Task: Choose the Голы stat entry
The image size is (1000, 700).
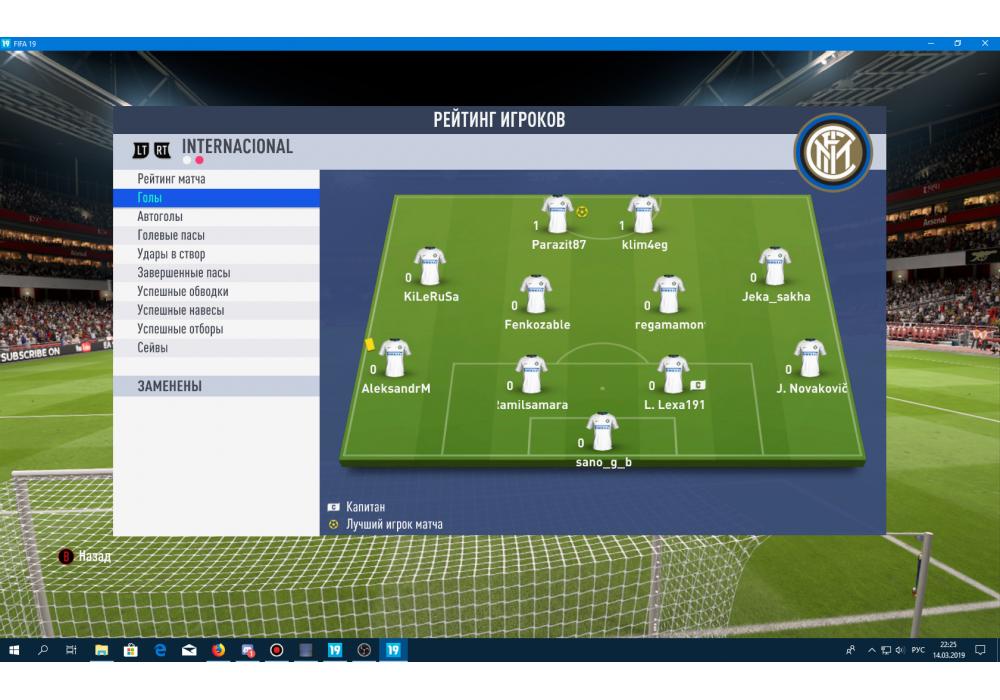Action: [x=150, y=198]
